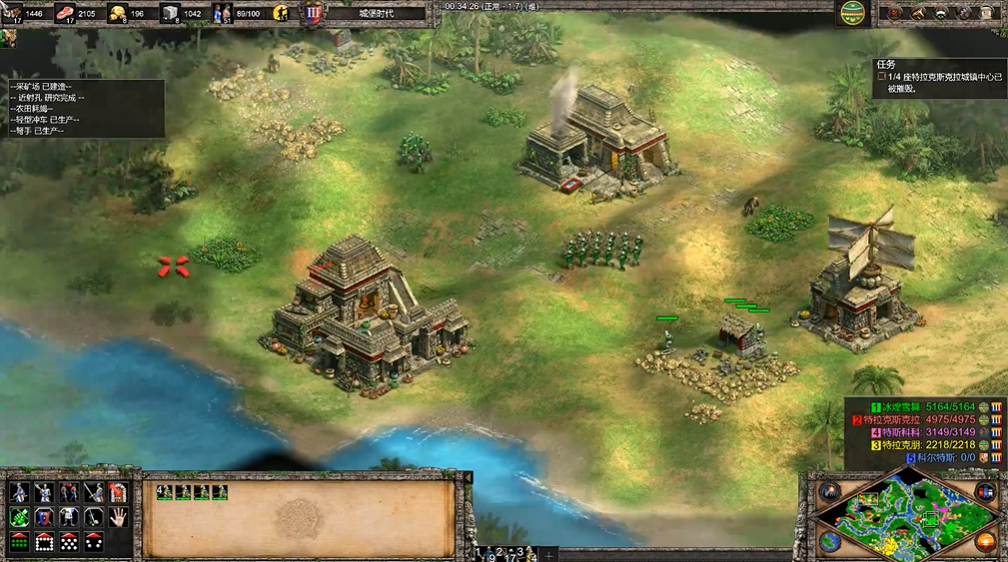Open the main menu scroll icon
The width and height of the screenshot is (1008, 562).
(x=988, y=13)
